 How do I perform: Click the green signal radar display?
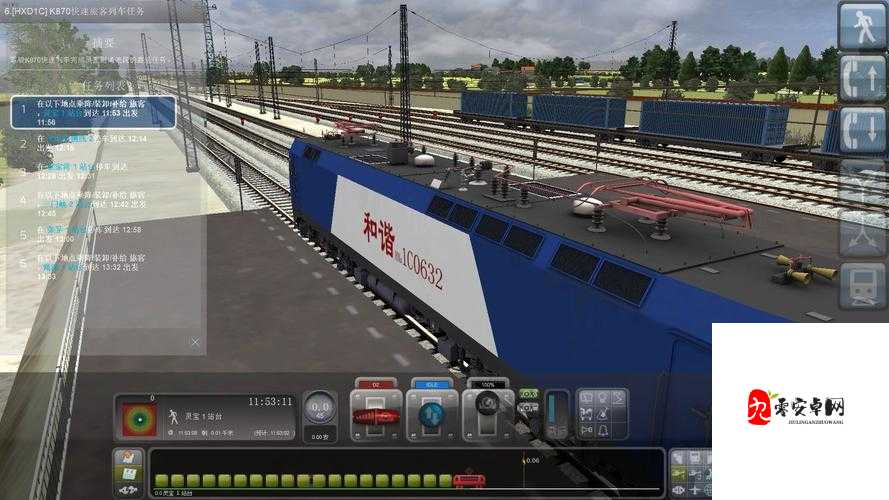coord(137,419)
